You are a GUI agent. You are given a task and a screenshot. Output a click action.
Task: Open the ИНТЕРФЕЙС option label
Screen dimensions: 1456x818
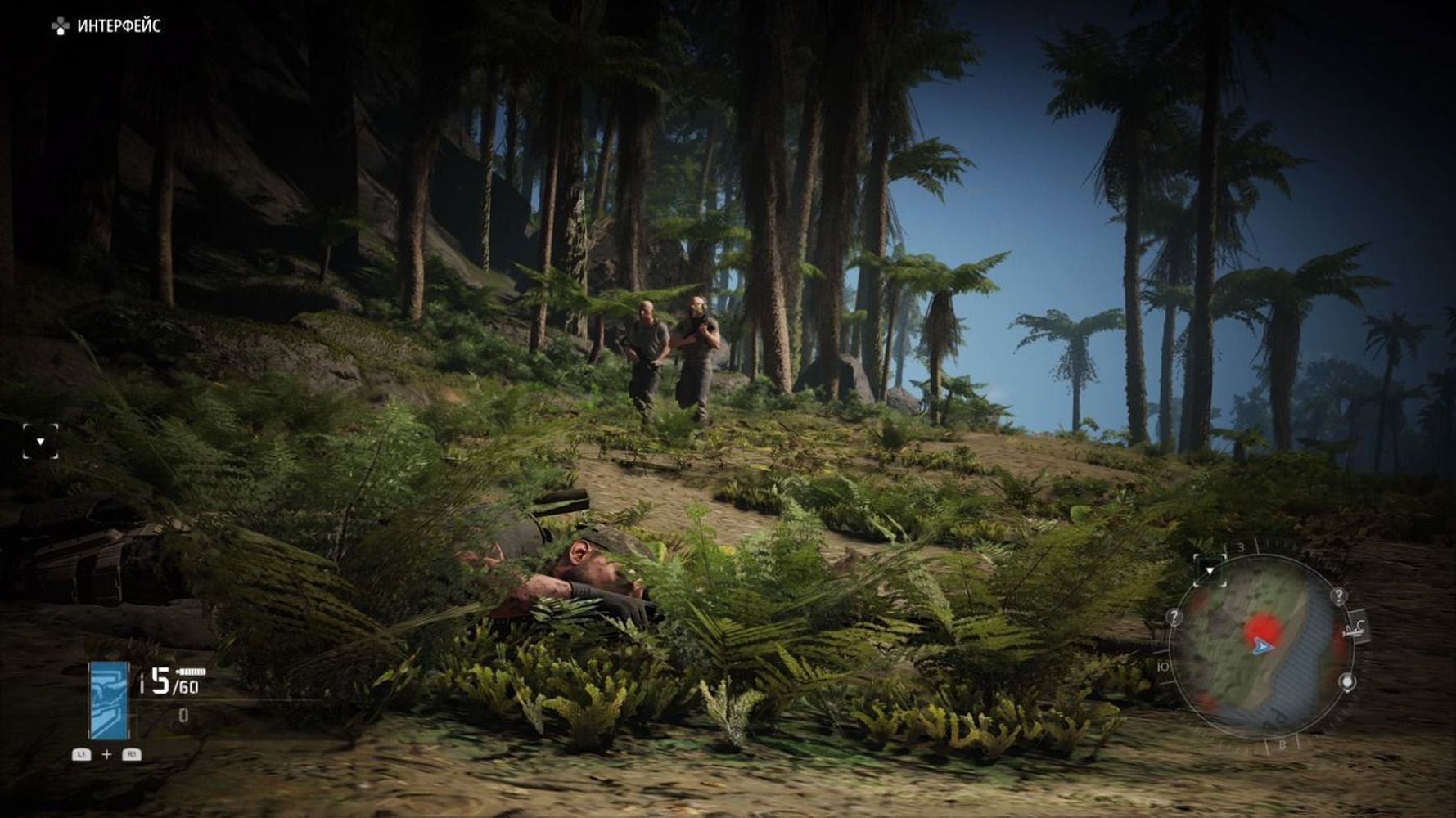119,26
